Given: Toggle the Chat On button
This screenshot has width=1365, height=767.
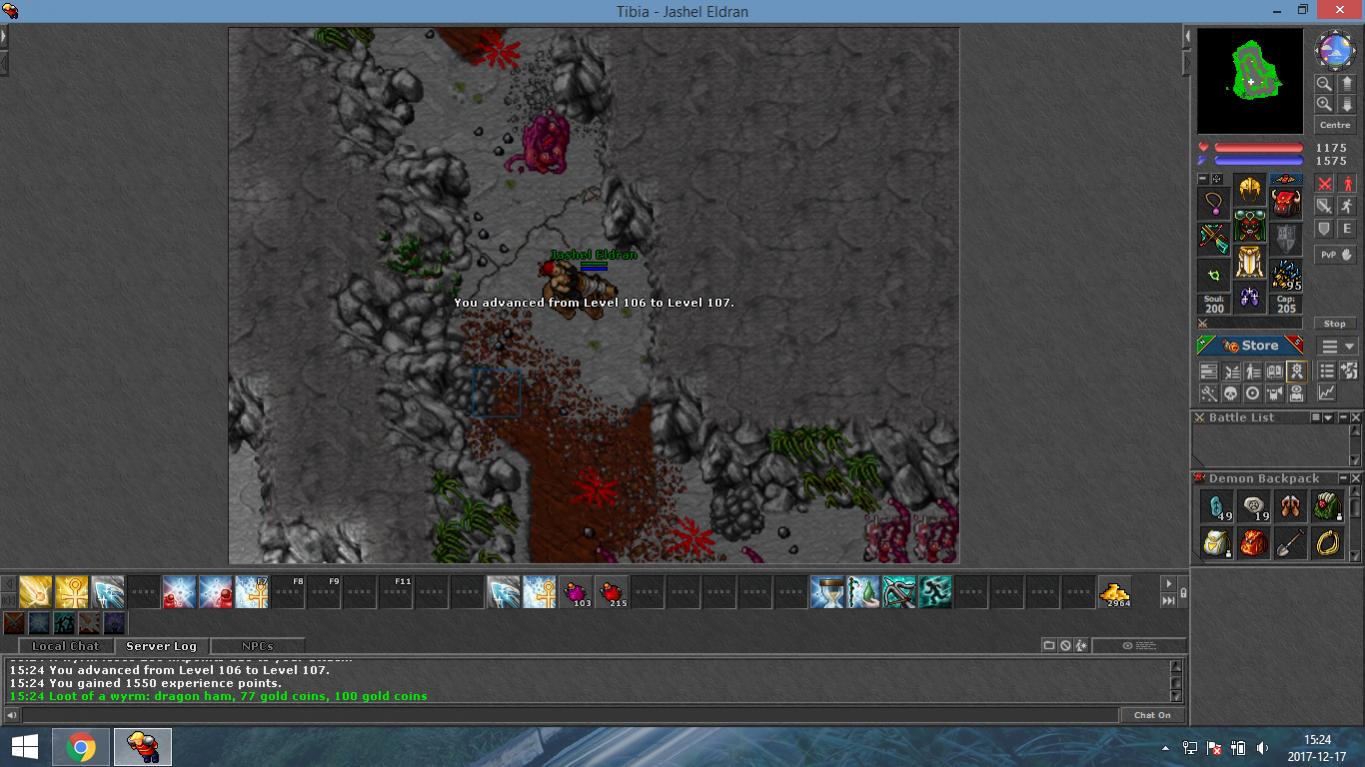Looking at the screenshot, I should 1152,715.
